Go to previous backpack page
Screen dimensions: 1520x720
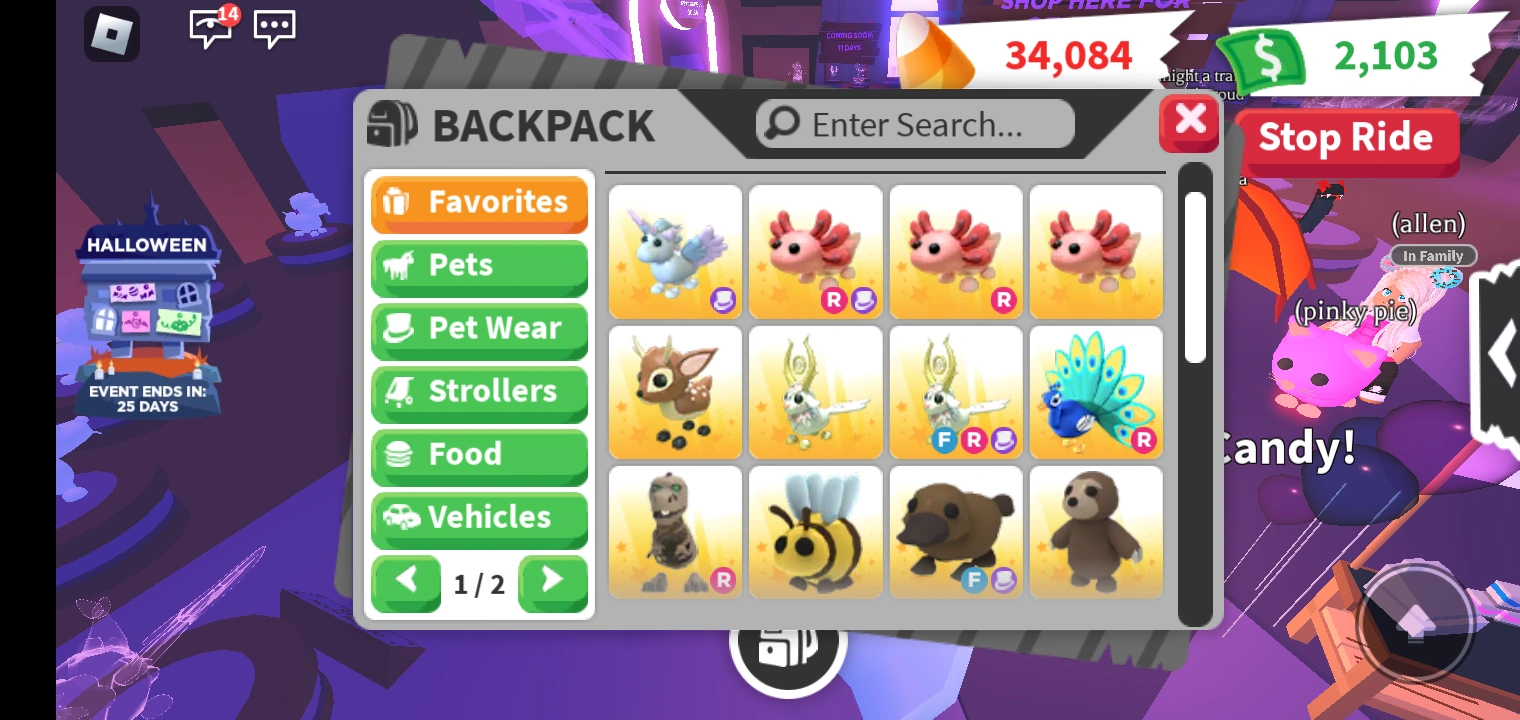point(406,584)
